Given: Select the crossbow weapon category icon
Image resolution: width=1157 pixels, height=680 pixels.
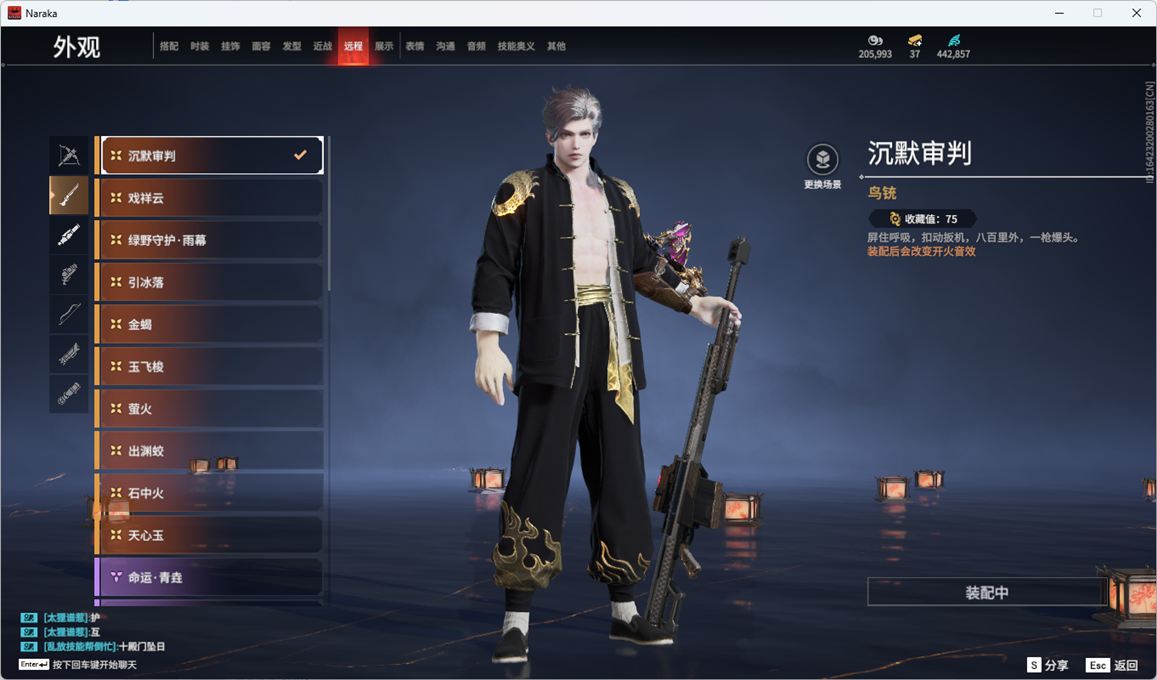Looking at the screenshot, I should tap(69, 155).
